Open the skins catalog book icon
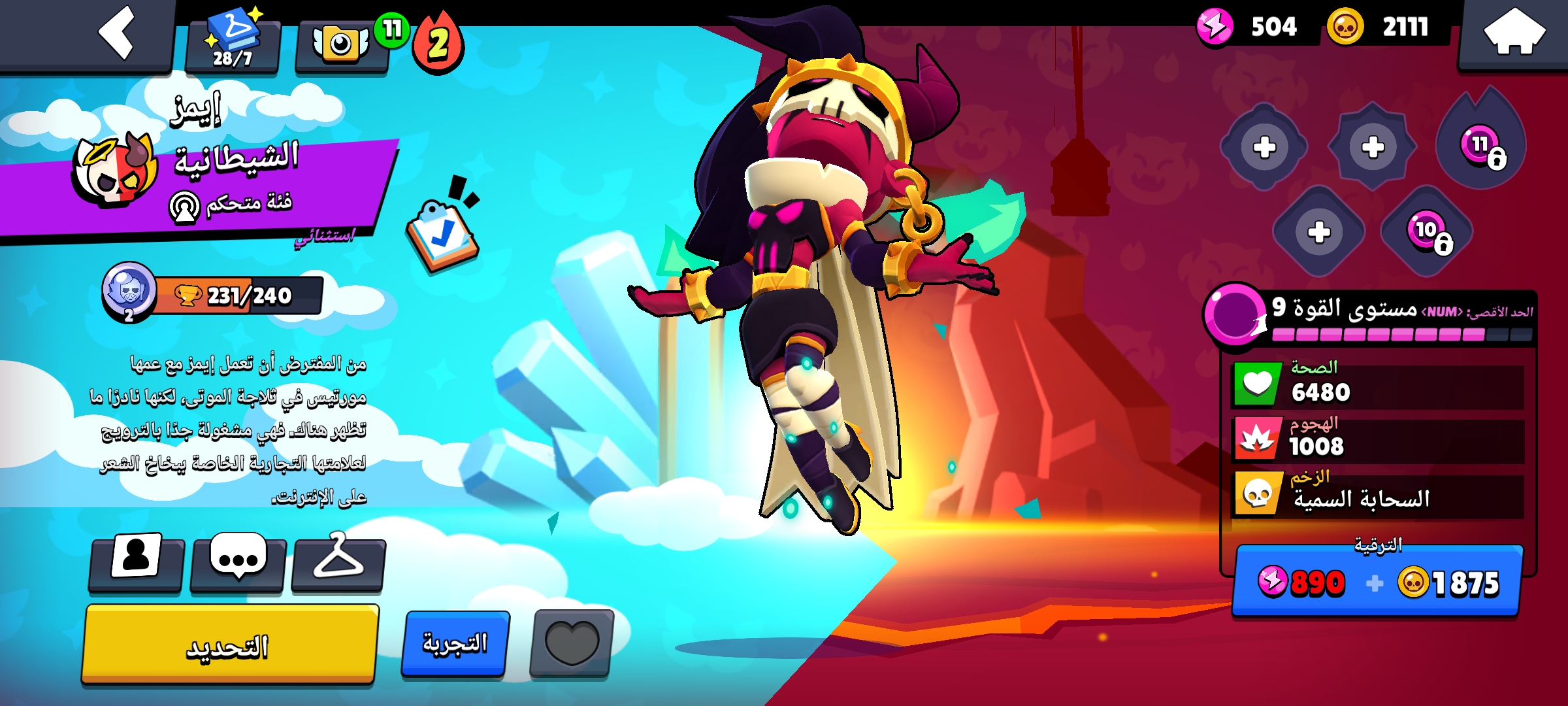1568x706 pixels. click(x=233, y=41)
